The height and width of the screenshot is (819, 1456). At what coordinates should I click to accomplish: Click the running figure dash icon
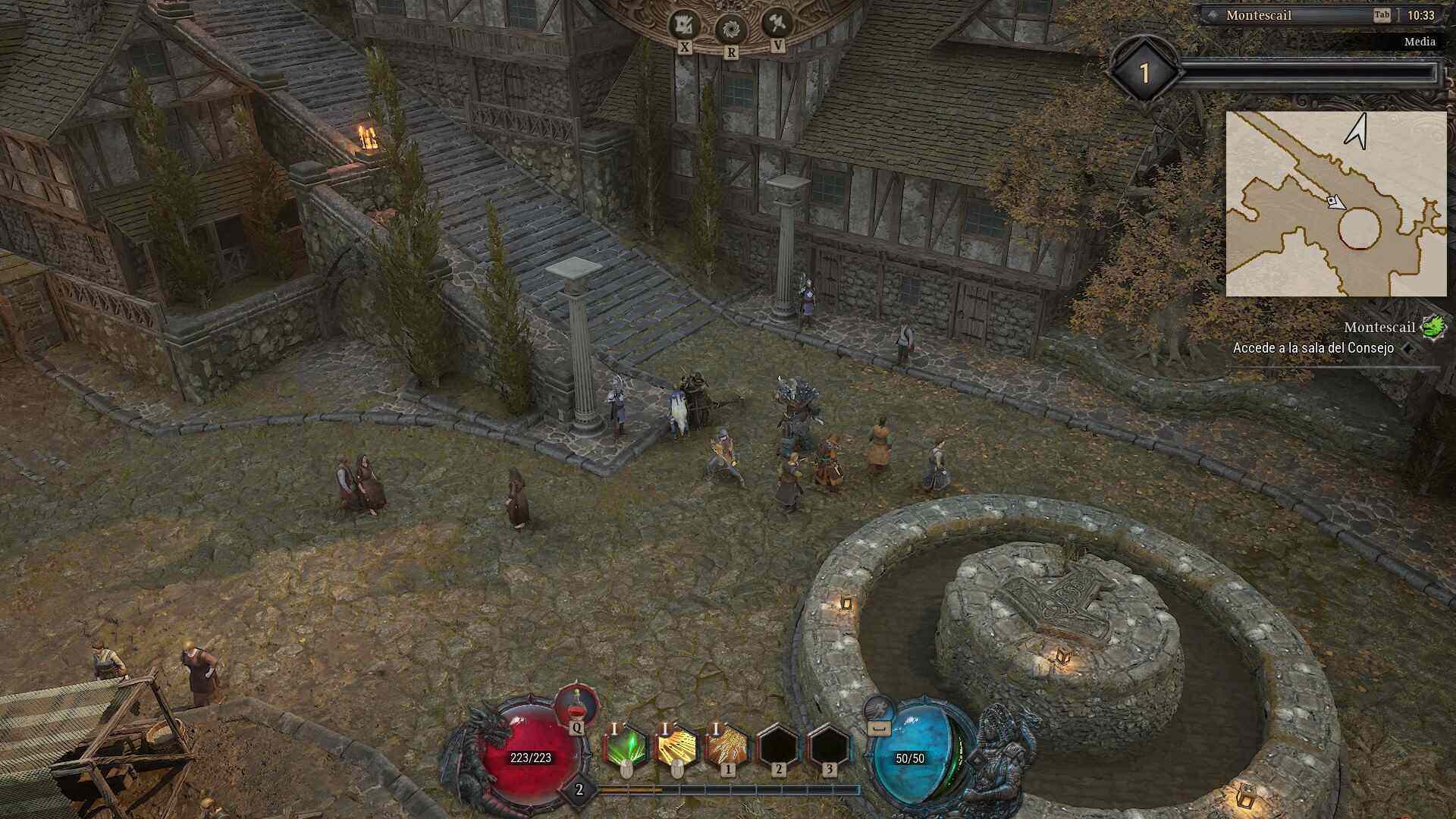(x=878, y=711)
